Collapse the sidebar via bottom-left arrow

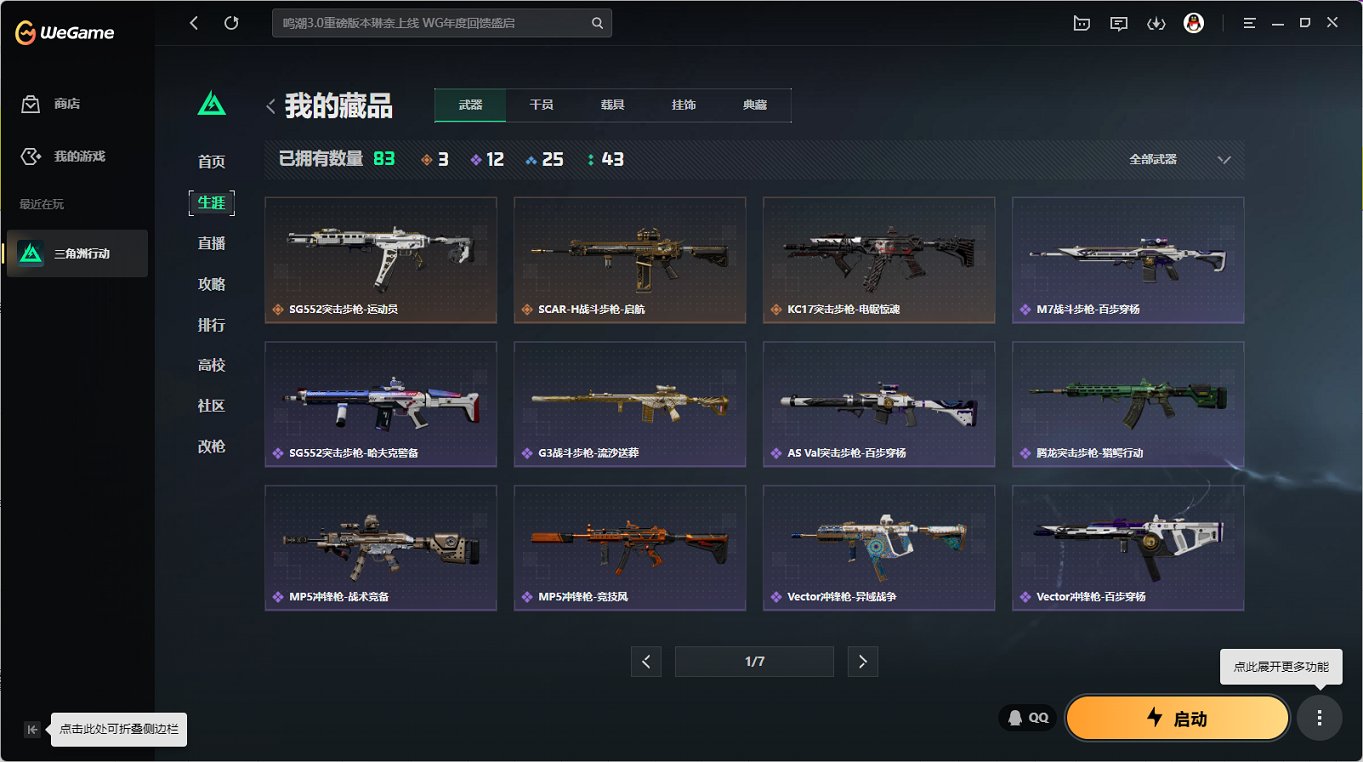31,729
